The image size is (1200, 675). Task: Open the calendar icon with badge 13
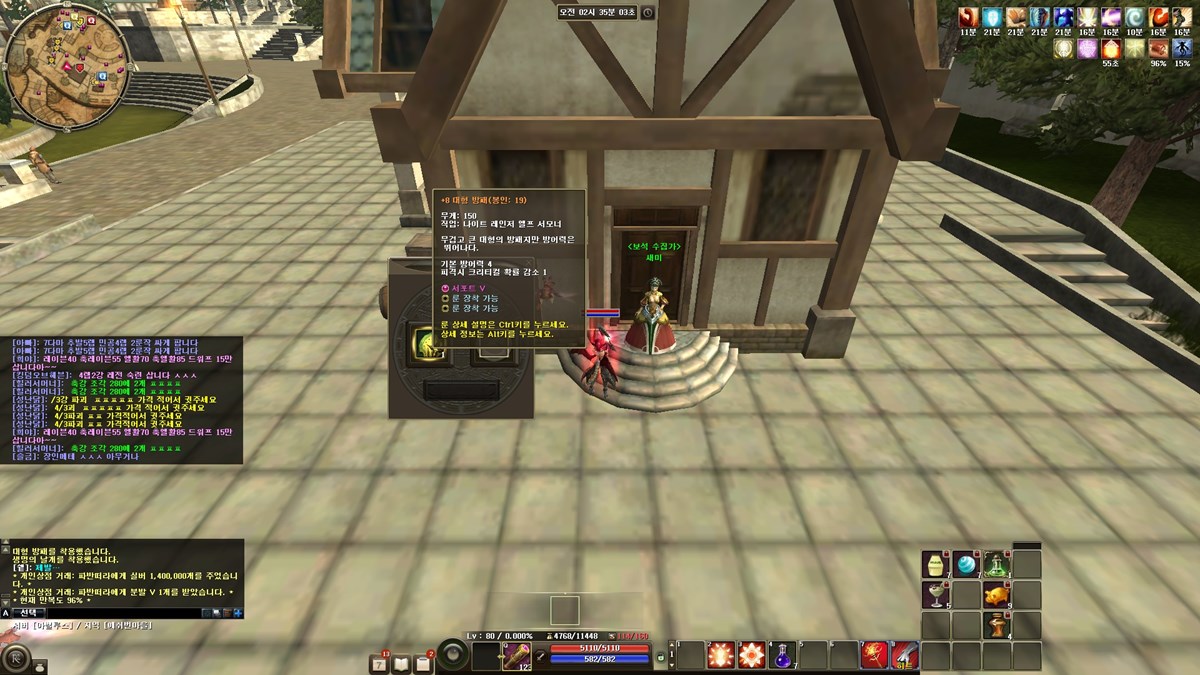380,663
